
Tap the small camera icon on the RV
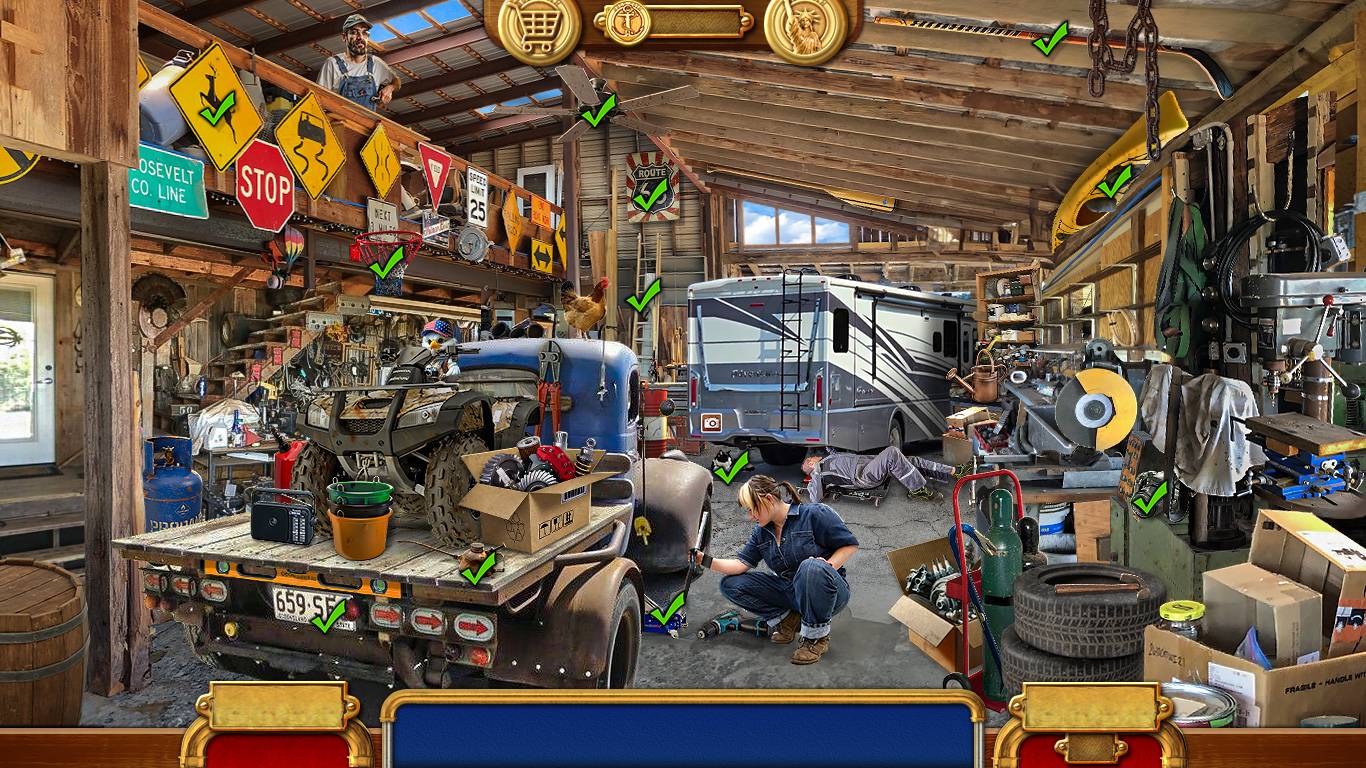point(711,422)
